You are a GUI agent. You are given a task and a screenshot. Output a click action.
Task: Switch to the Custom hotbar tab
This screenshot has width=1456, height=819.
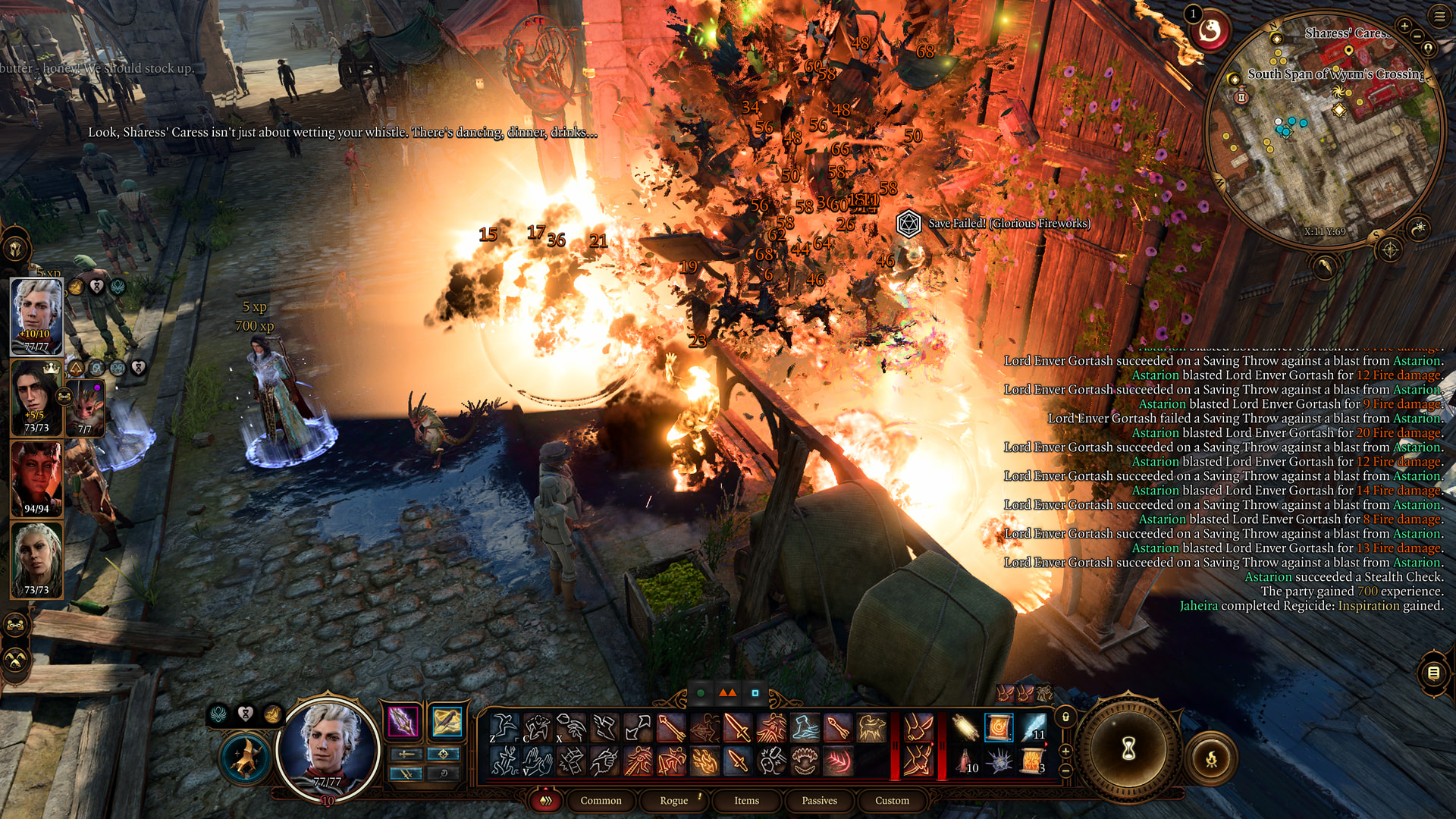(892, 800)
